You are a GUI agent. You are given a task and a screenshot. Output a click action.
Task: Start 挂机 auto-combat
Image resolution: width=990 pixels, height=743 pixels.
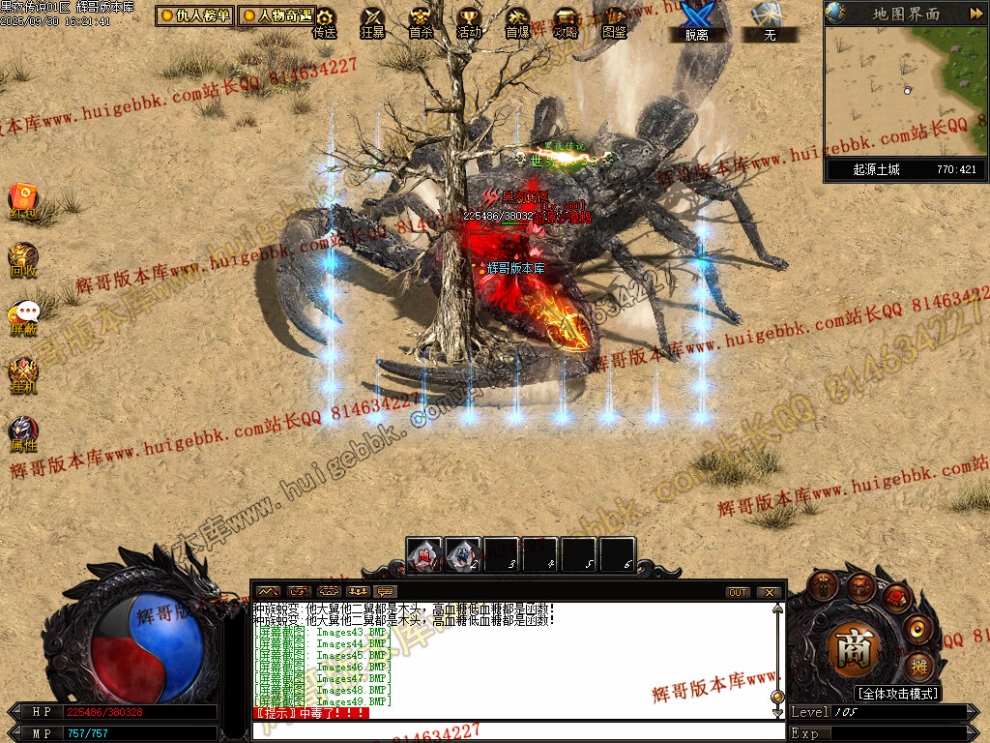[23, 372]
